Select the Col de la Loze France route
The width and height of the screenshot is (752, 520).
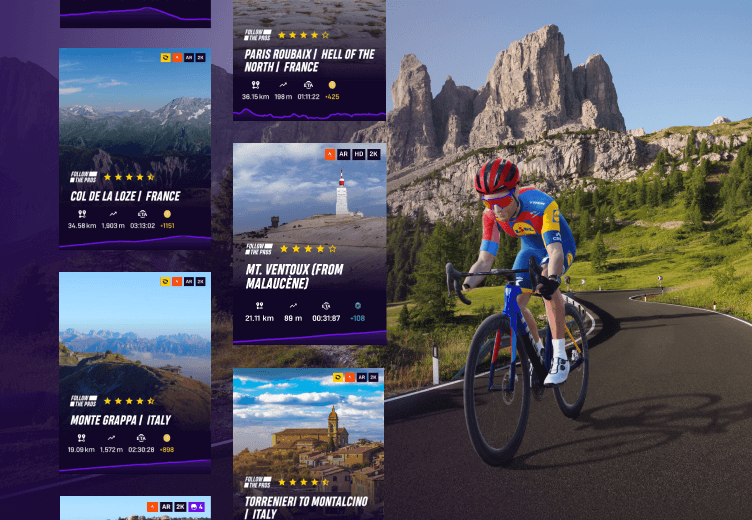(x=135, y=148)
